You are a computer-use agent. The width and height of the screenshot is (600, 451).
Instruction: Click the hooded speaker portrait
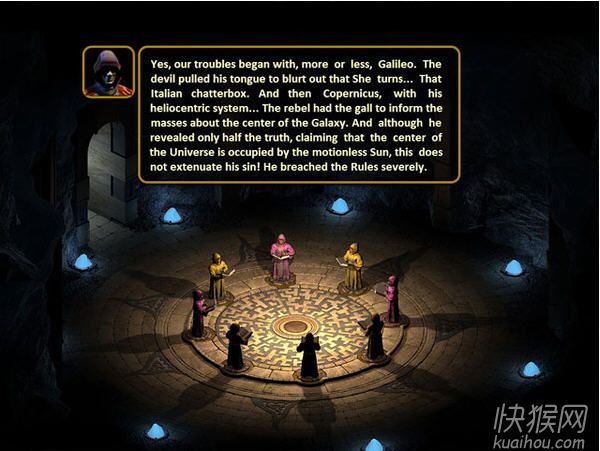point(108,73)
